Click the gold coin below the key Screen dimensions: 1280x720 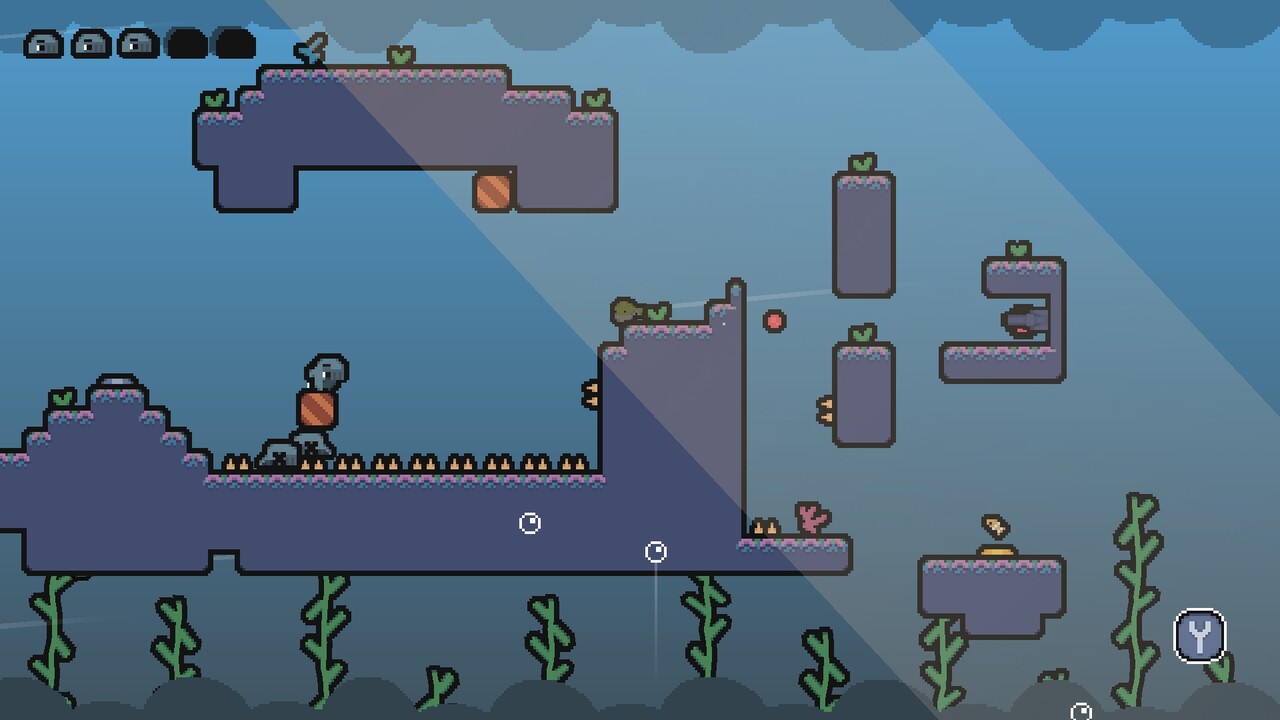click(995, 552)
